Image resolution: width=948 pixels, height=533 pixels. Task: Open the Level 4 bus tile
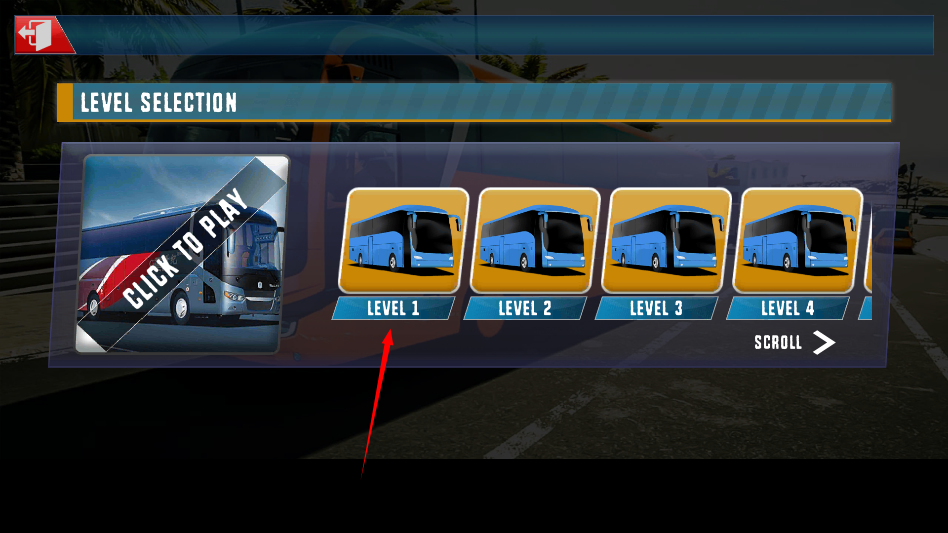coord(797,241)
